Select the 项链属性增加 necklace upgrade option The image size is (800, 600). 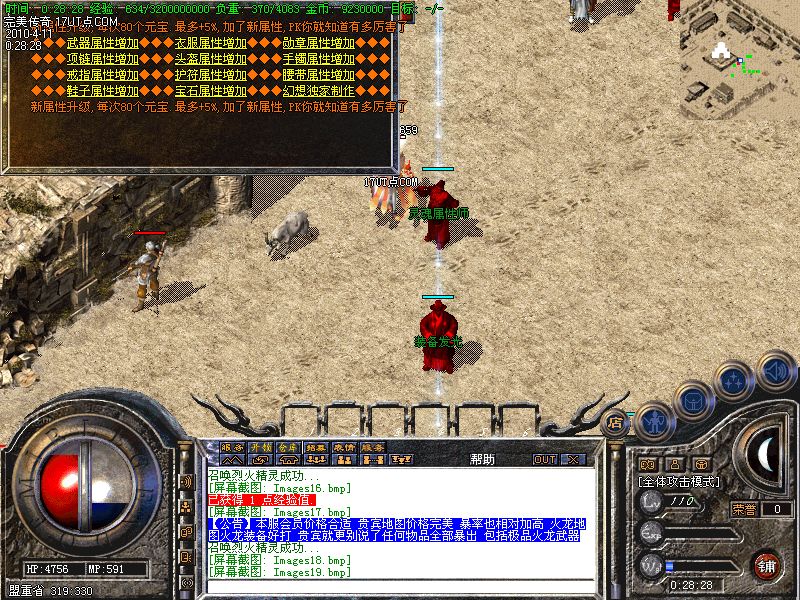coord(101,59)
